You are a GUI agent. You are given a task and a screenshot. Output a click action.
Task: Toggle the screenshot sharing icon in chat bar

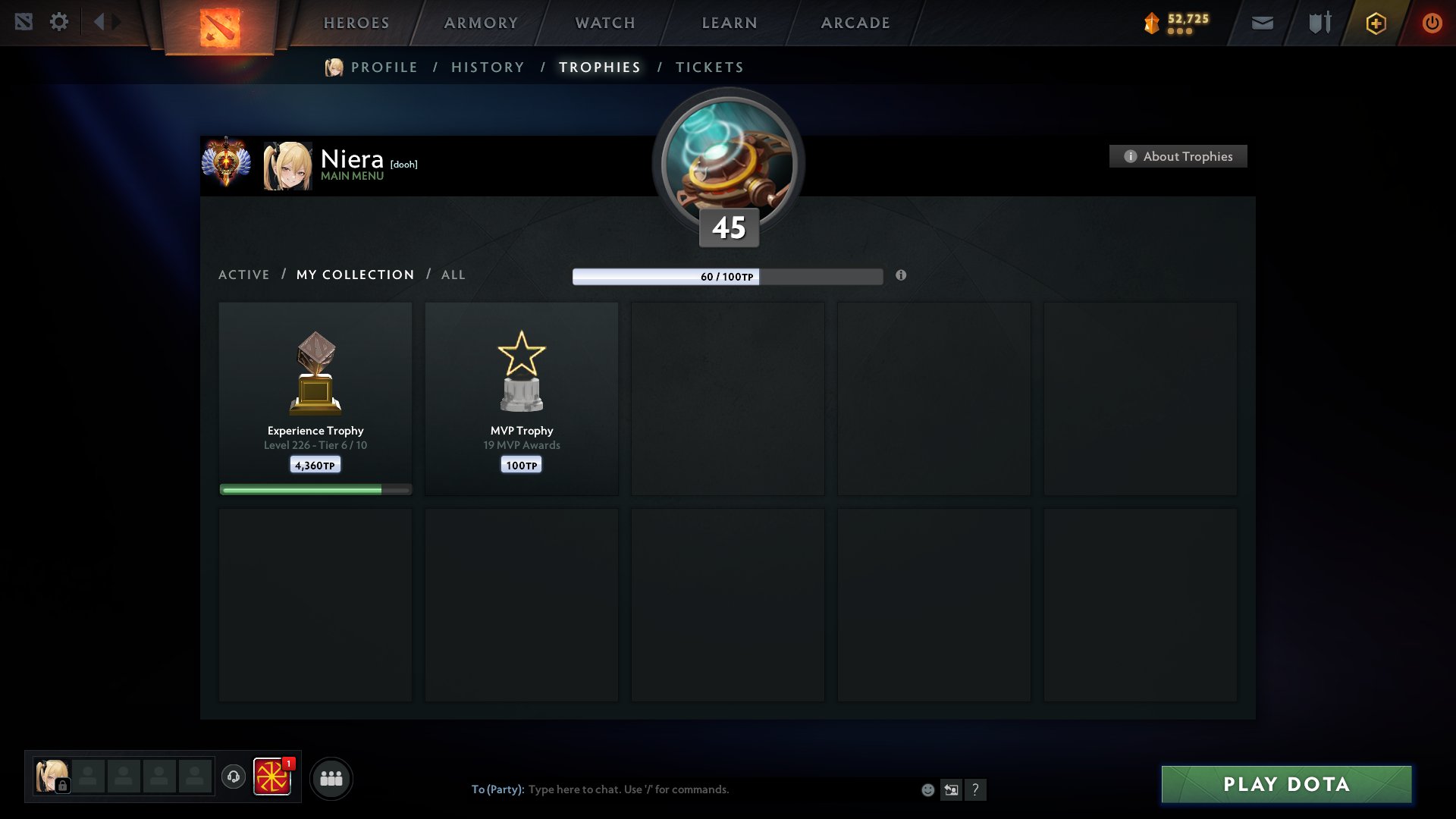[x=952, y=789]
